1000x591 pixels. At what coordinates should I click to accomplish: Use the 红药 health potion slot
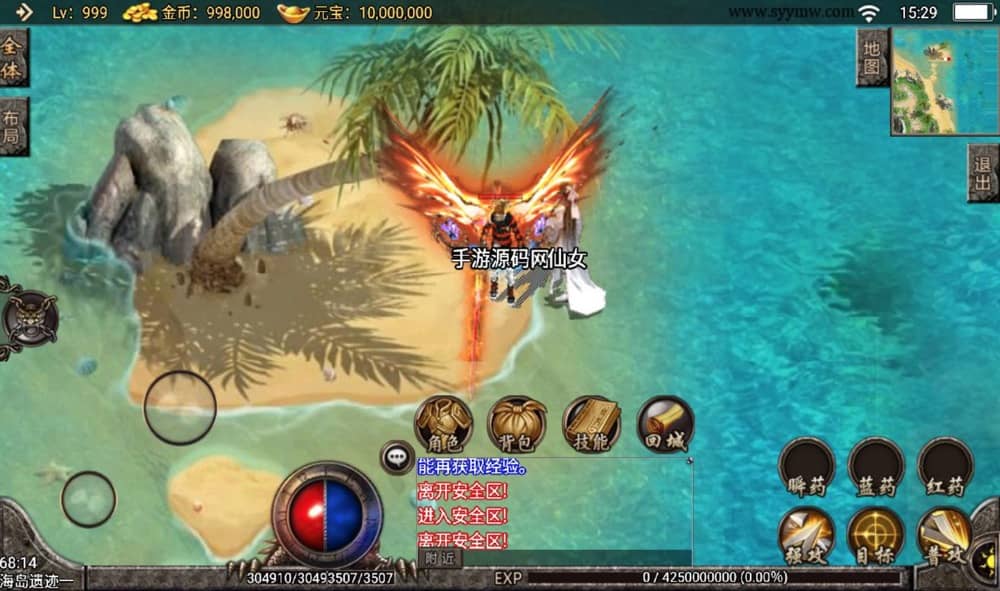(x=945, y=465)
